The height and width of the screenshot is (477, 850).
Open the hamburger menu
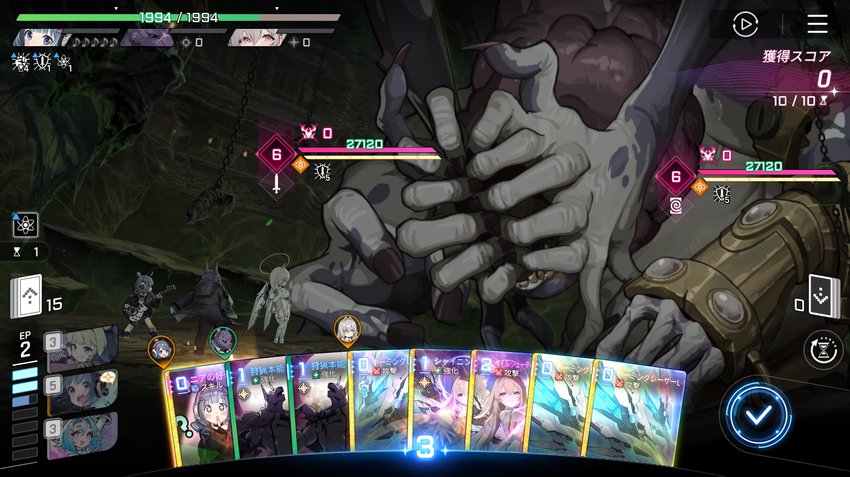point(817,24)
